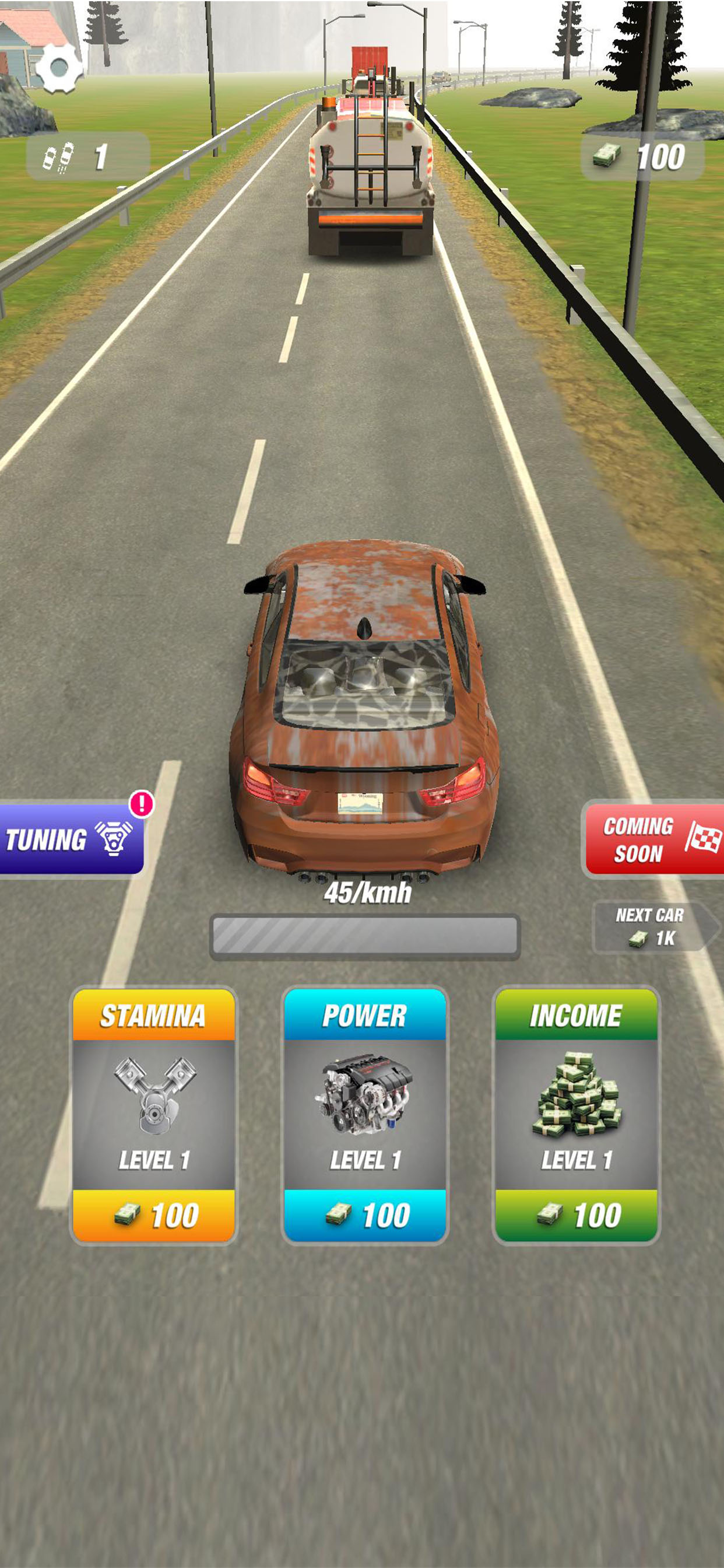The image size is (724, 1568).
Task: Tap the red Coming Soon button
Action: click(653, 839)
